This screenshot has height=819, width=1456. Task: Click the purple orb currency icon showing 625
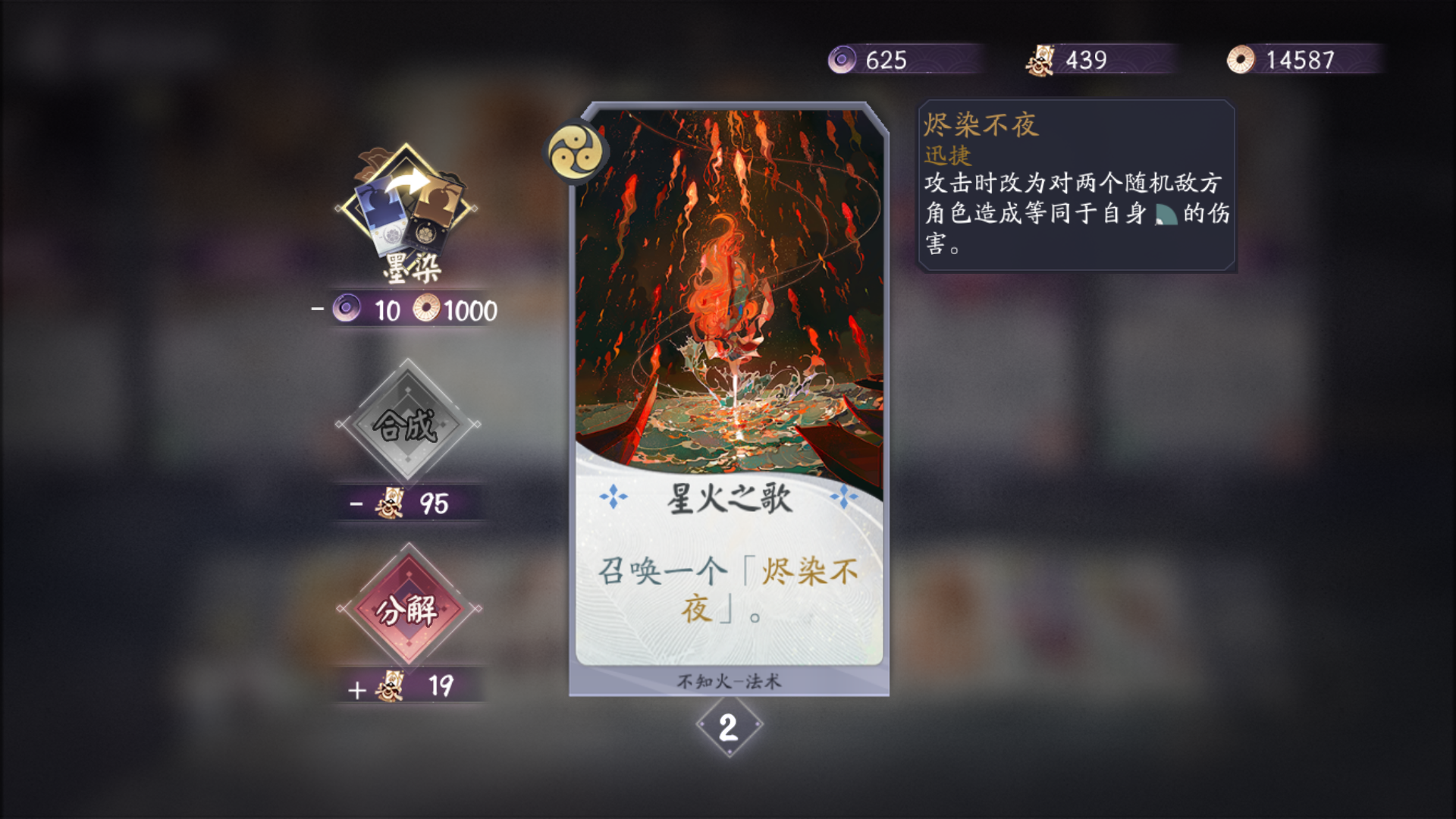pyautogui.click(x=840, y=60)
